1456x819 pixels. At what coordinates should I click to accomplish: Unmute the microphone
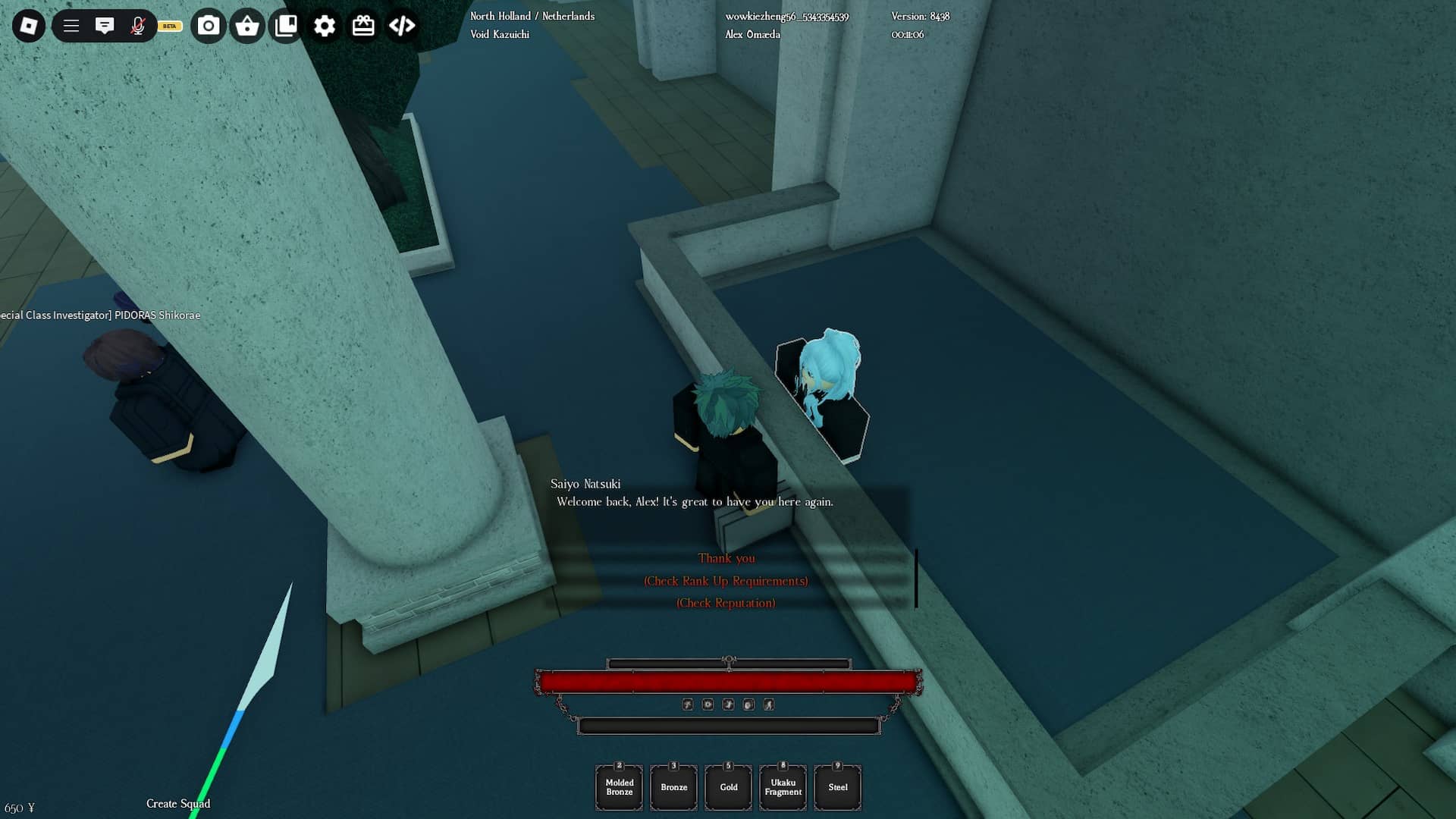[137, 25]
